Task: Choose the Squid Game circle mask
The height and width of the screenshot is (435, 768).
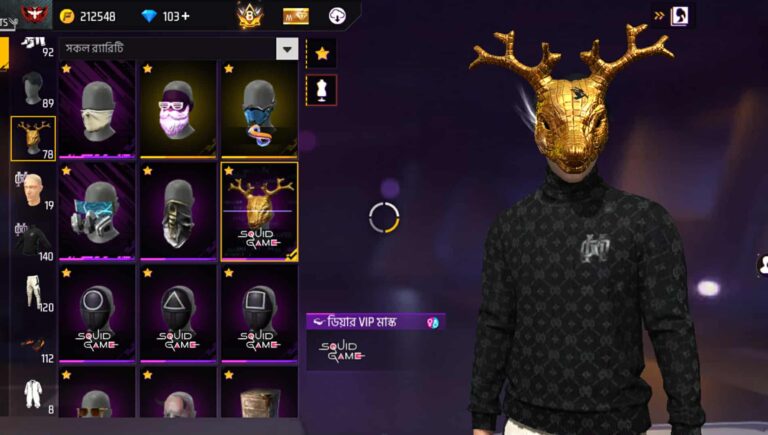Action: pyautogui.click(x=98, y=312)
